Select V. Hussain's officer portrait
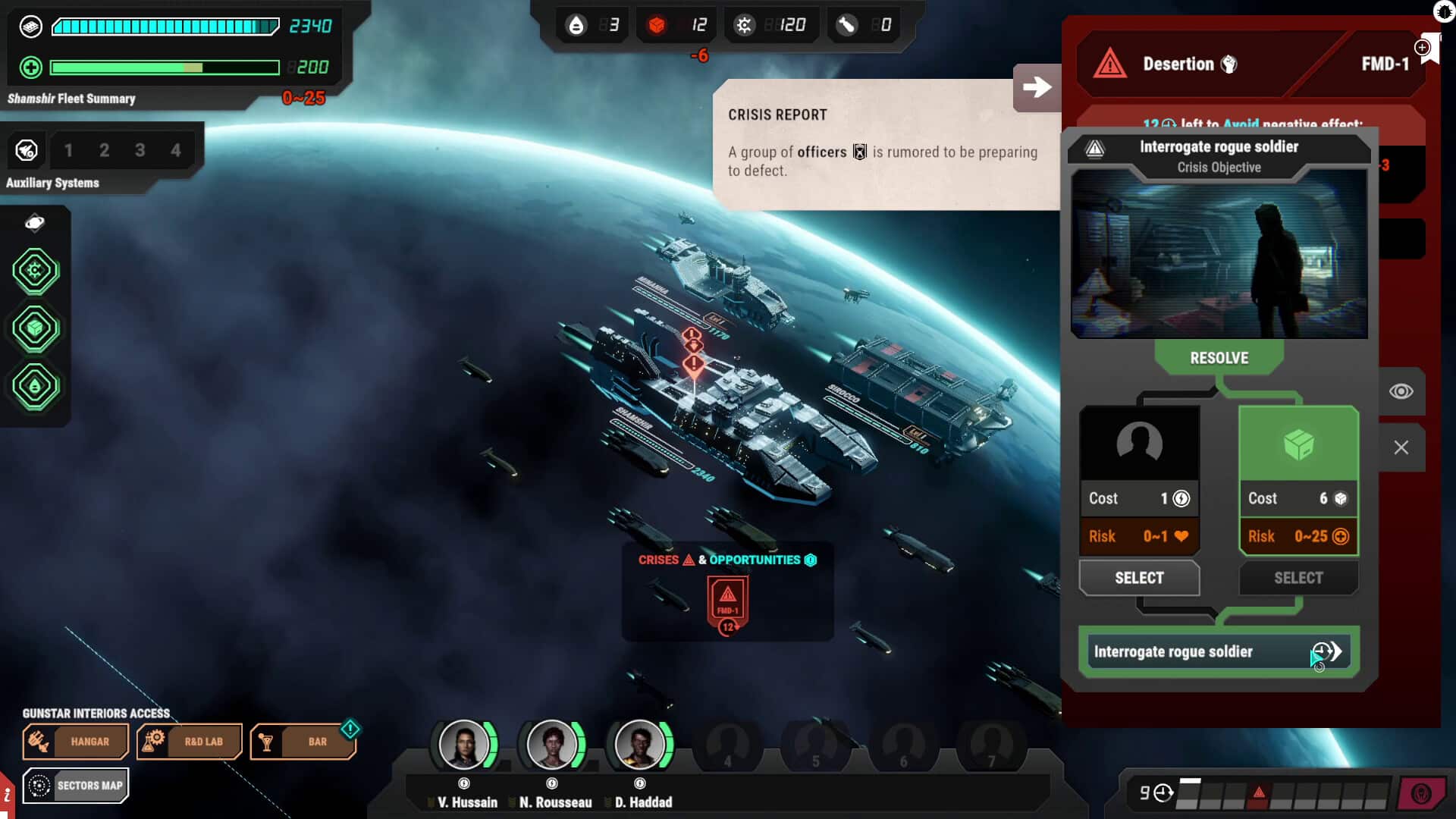Image resolution: width=1456 pixels, height=819 pixels. click(464, 745)
